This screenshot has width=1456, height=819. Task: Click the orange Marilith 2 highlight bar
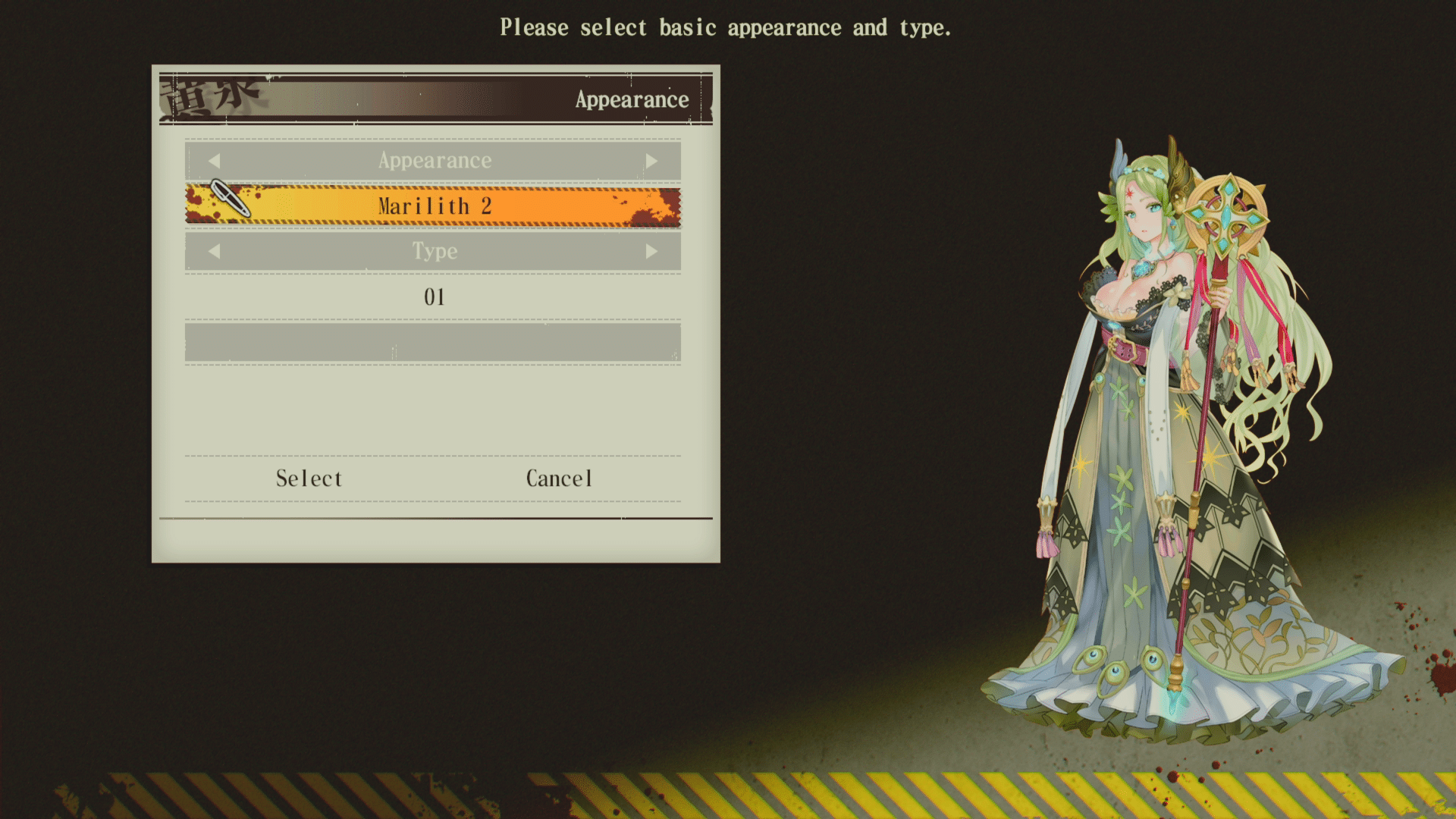tap(435, 205)
